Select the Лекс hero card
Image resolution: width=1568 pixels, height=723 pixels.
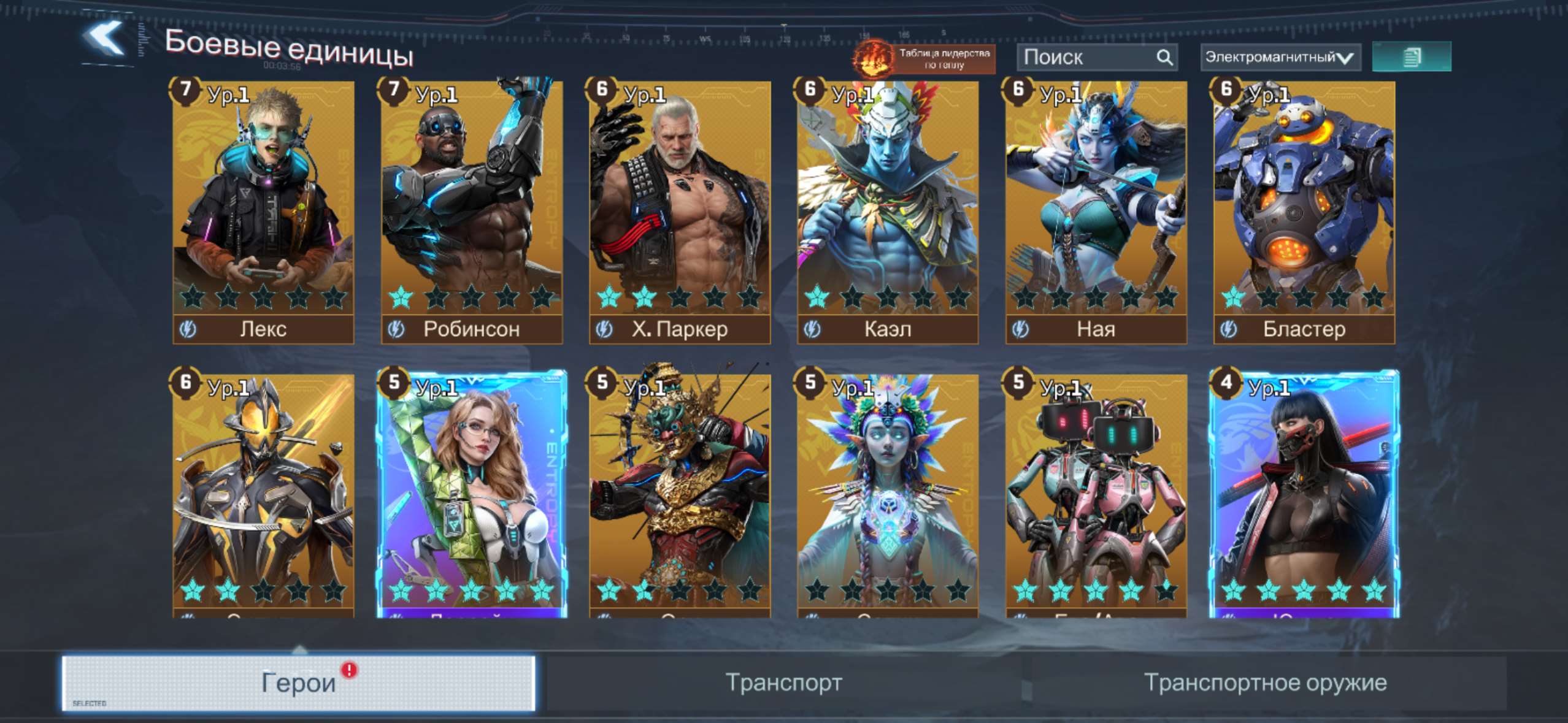263,212
